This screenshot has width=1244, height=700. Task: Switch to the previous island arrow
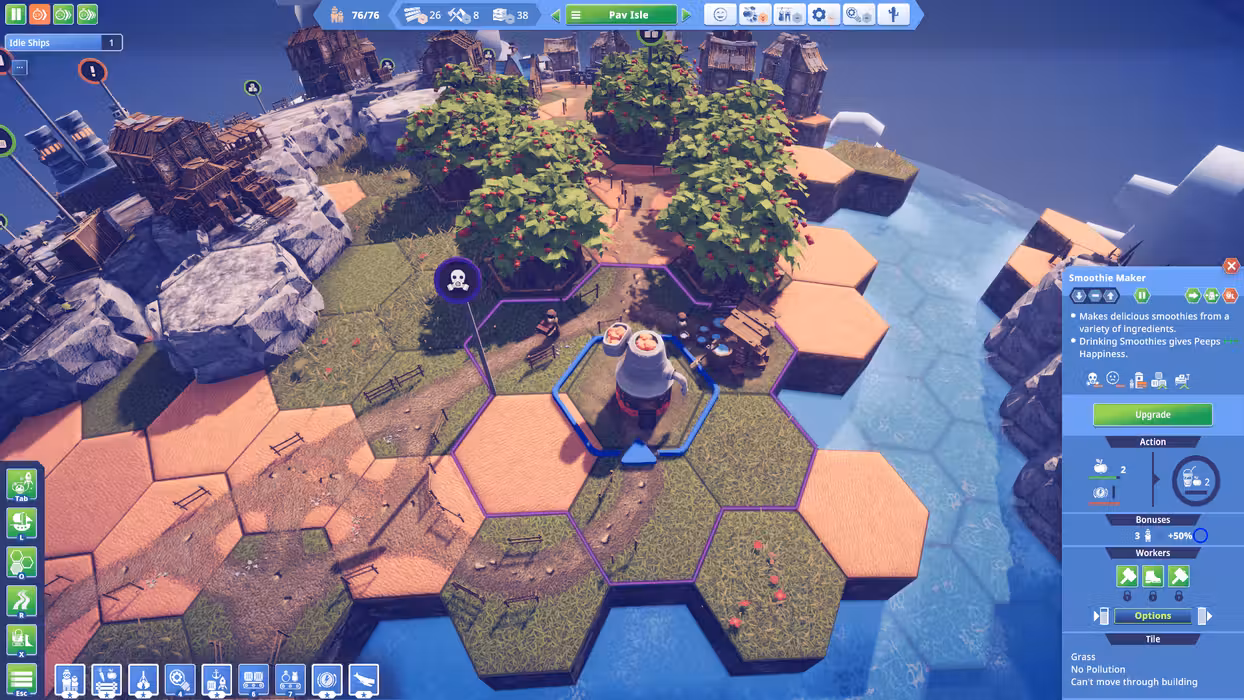tap(556, 15)
